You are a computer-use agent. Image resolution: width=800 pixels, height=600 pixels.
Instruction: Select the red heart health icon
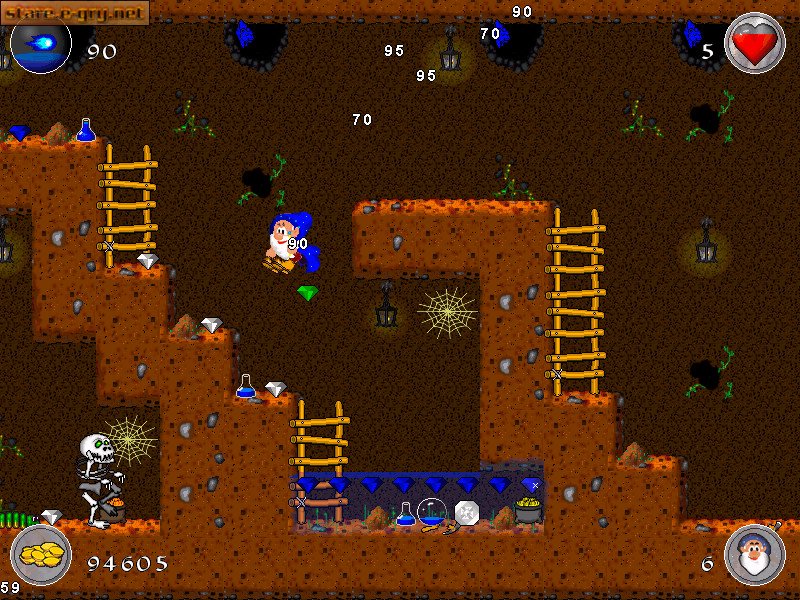(754, 44)
